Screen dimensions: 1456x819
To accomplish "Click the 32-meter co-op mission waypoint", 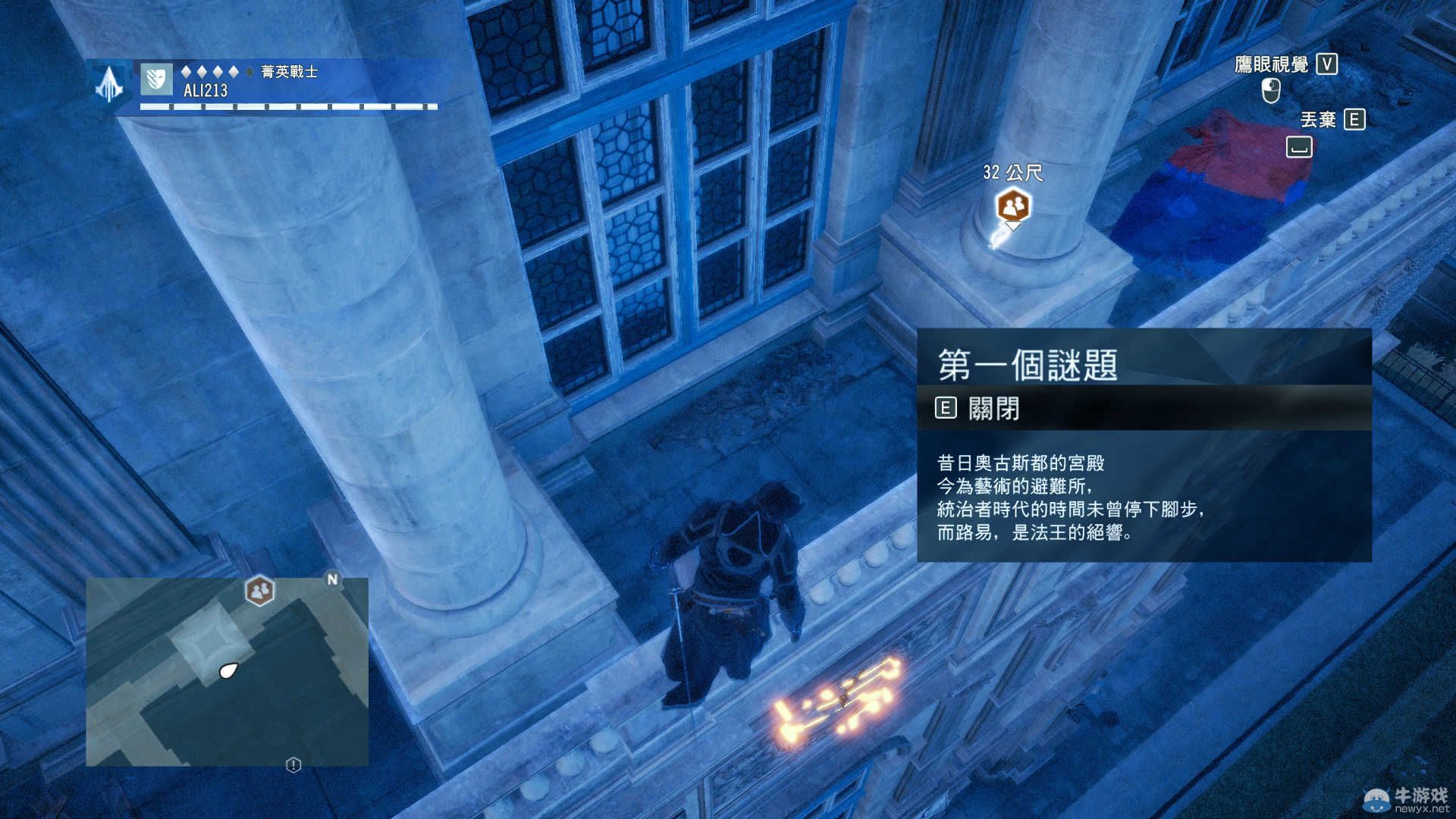I will pos(1013,206).
